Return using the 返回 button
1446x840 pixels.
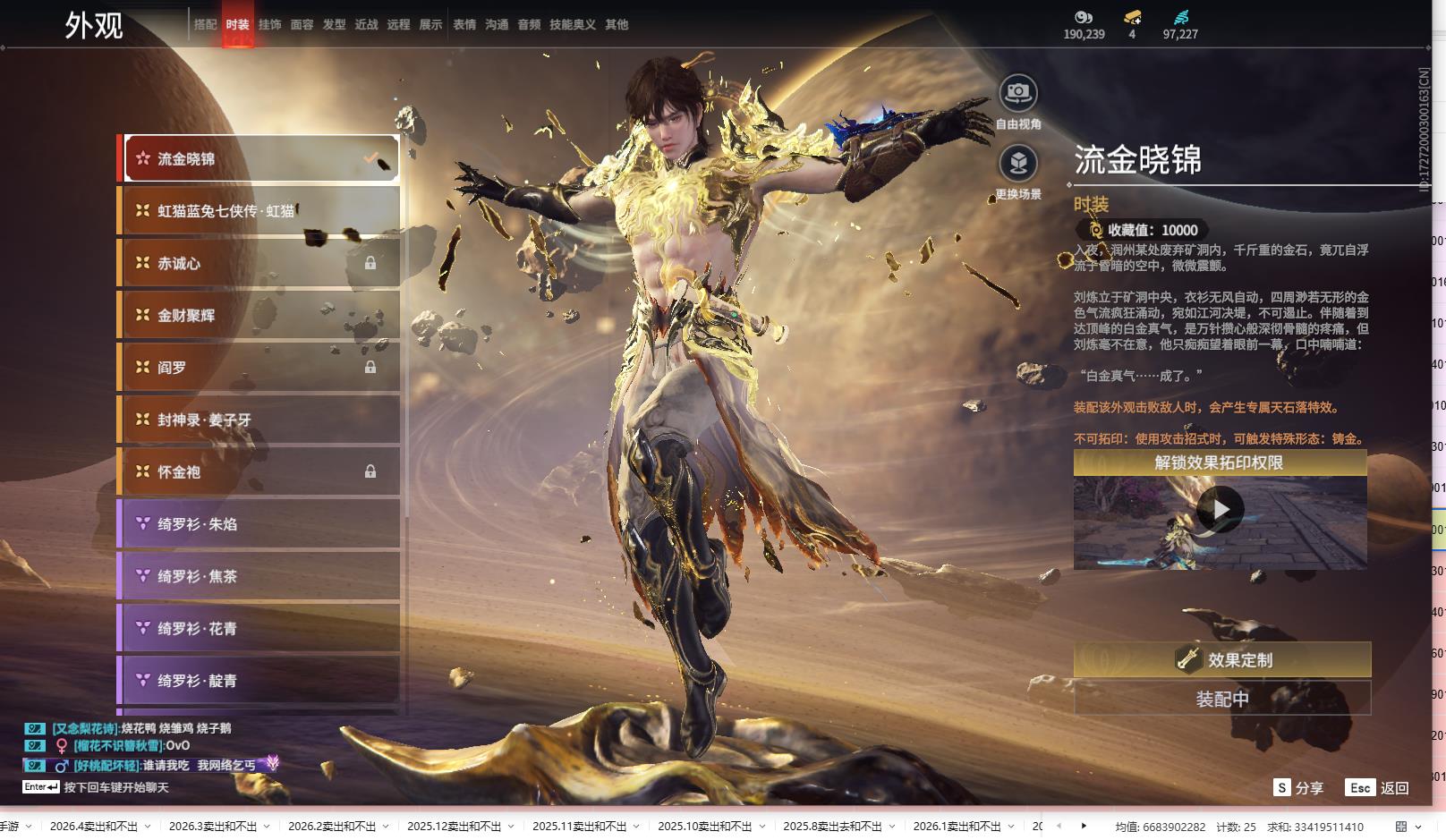click(x=1378, y=788)
